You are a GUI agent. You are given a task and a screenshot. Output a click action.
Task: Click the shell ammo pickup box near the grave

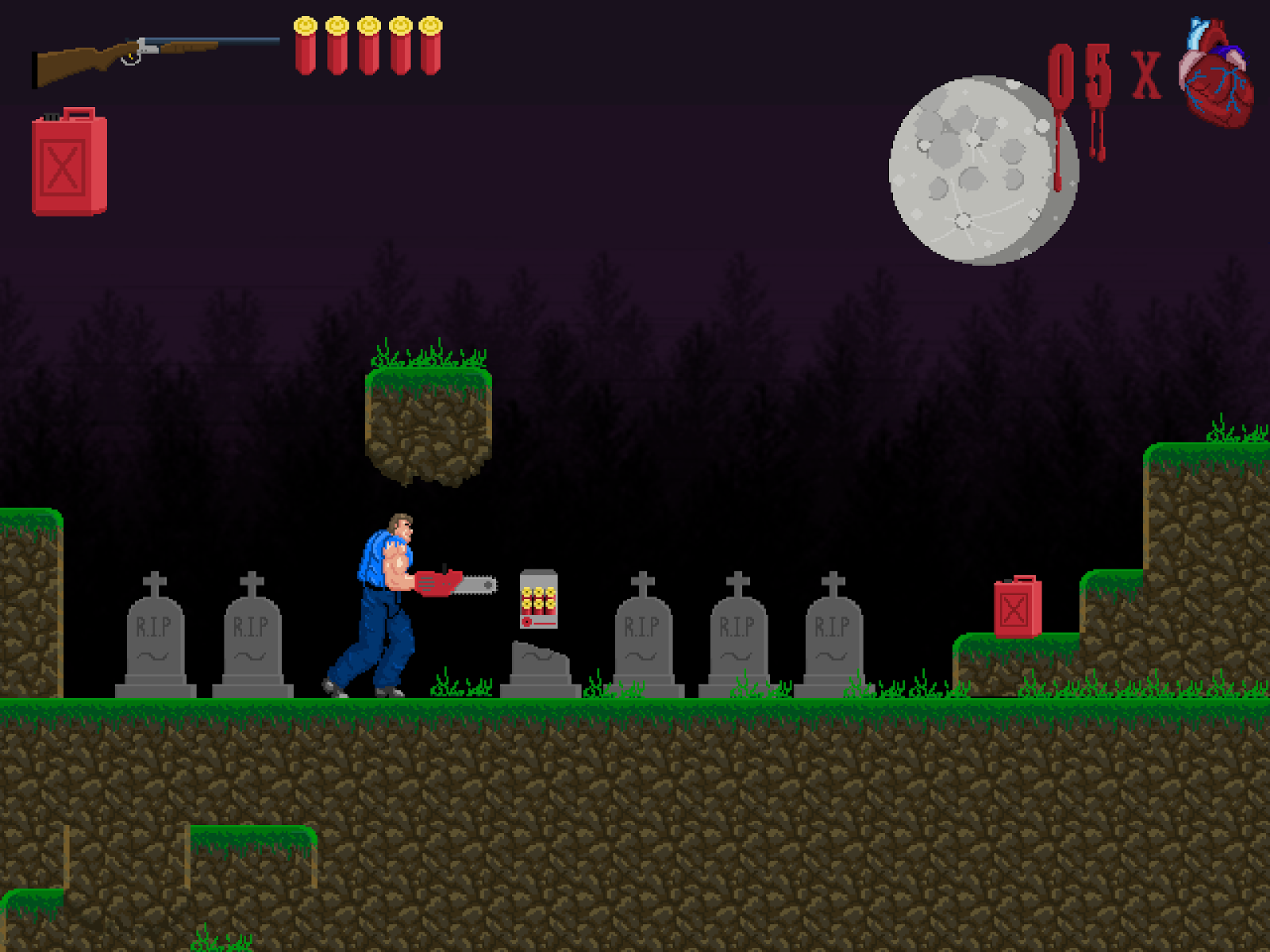point(538,599)
